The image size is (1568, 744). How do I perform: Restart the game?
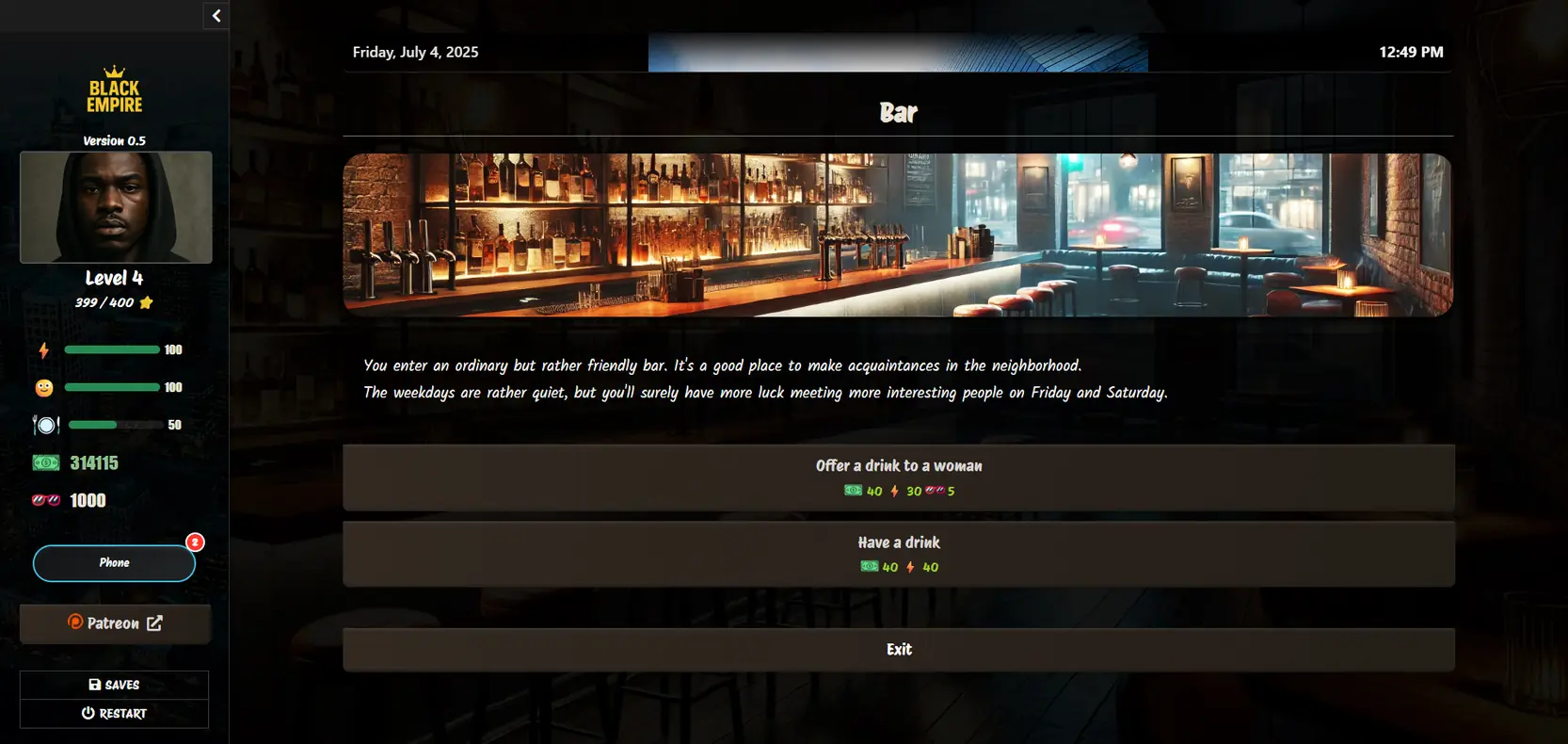[x=114, y=714]
